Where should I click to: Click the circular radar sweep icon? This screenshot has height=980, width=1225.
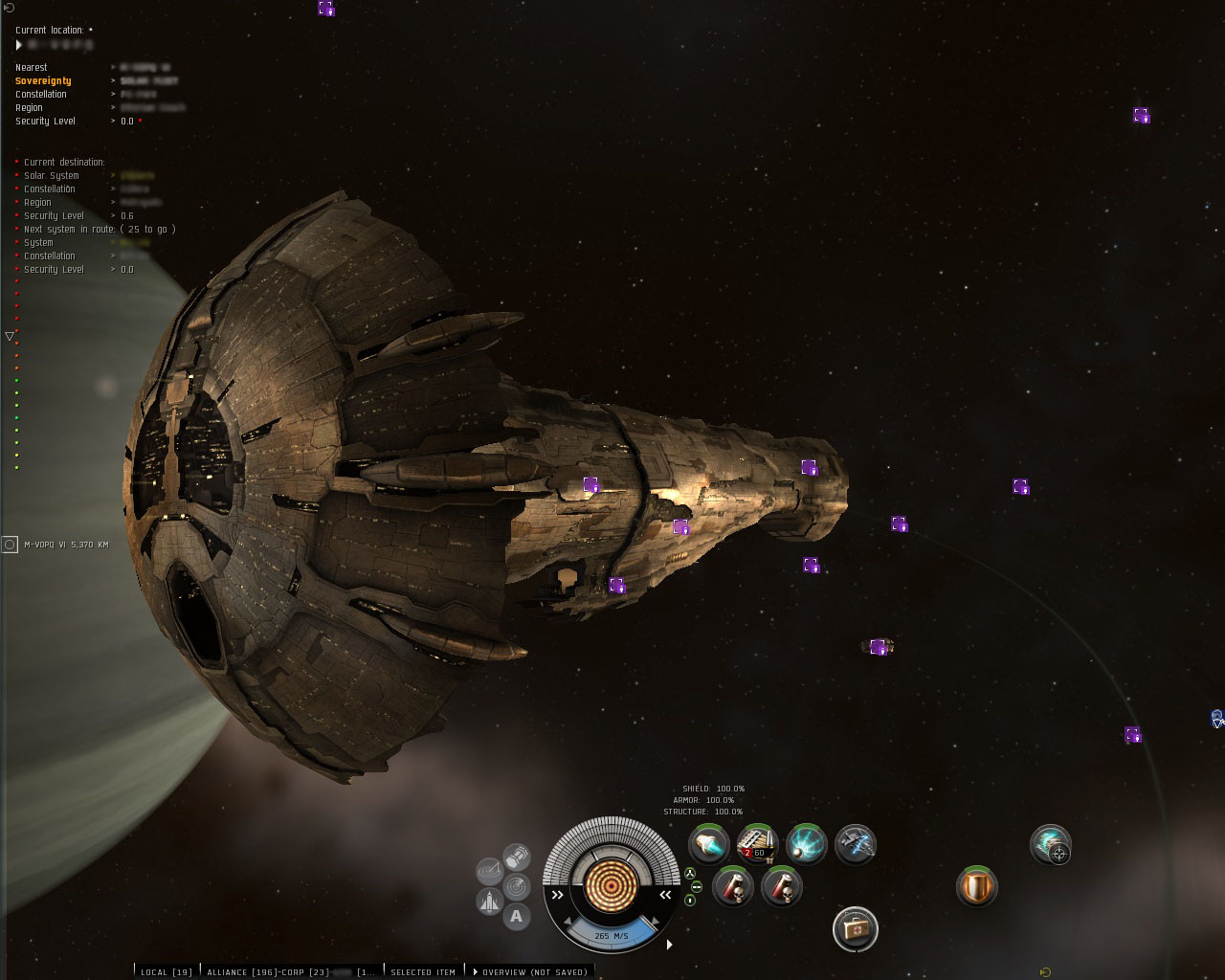(517, 886)
